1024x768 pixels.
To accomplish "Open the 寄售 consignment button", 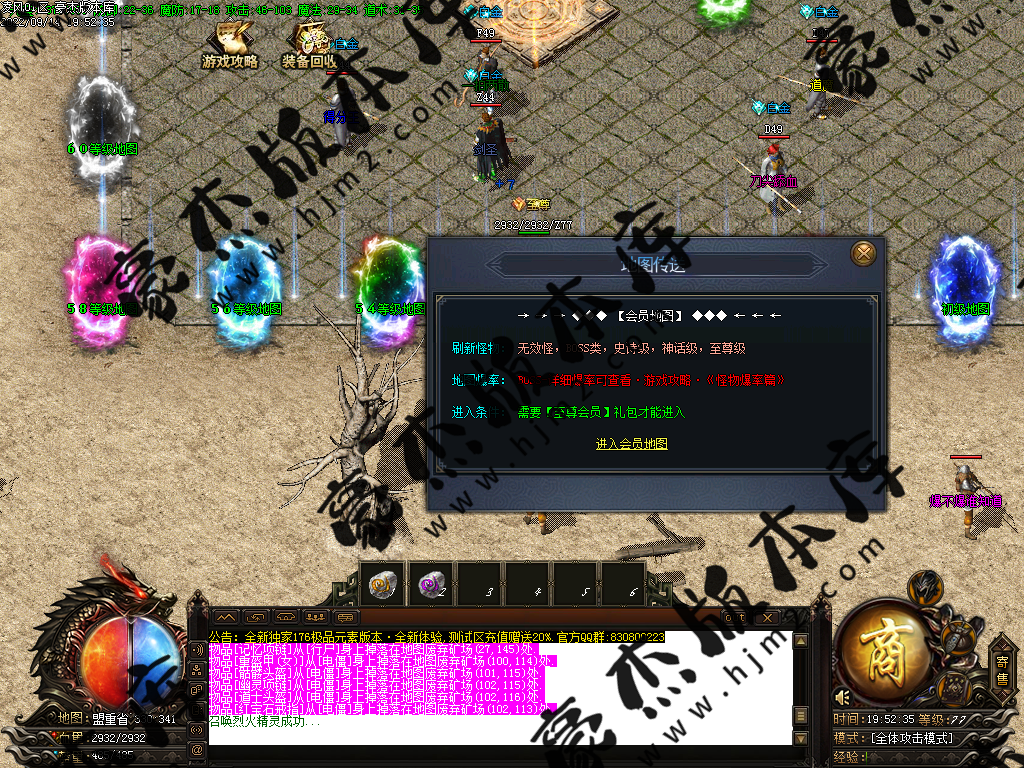I will click(1002, 669).
